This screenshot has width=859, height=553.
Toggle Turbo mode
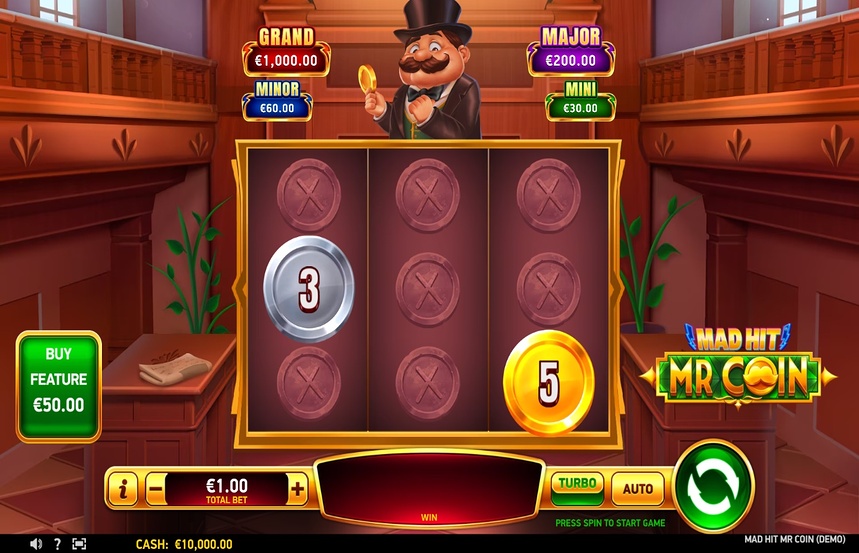pos(577,487)
